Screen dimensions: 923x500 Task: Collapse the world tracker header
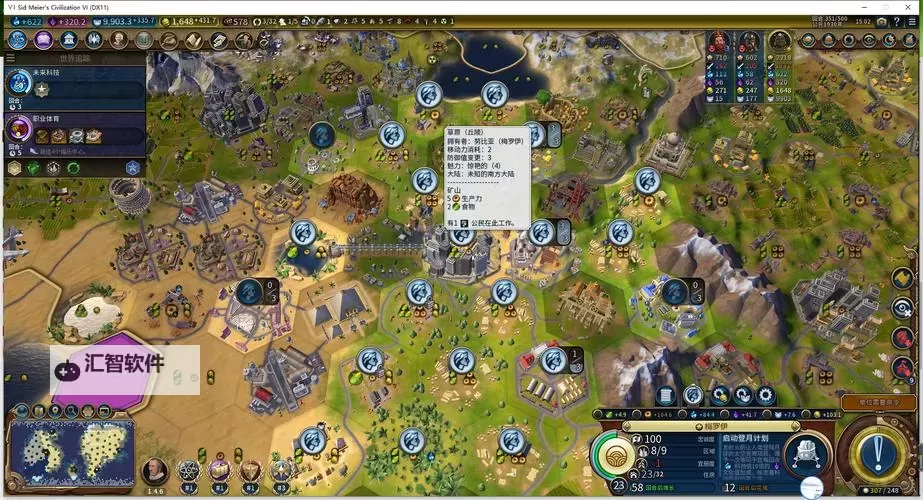point(75,58)
